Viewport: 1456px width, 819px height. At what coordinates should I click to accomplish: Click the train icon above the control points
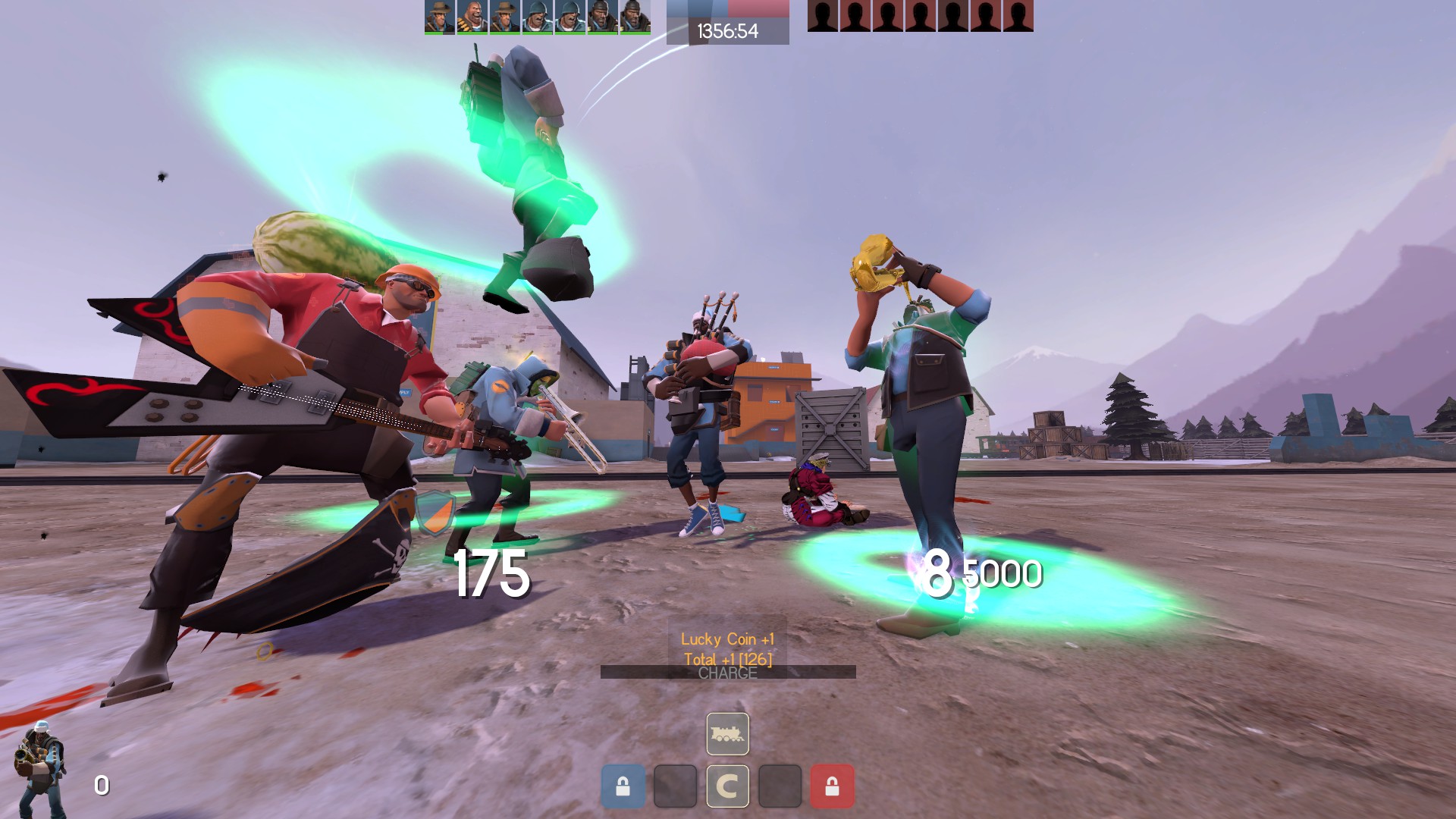[728, 734]
